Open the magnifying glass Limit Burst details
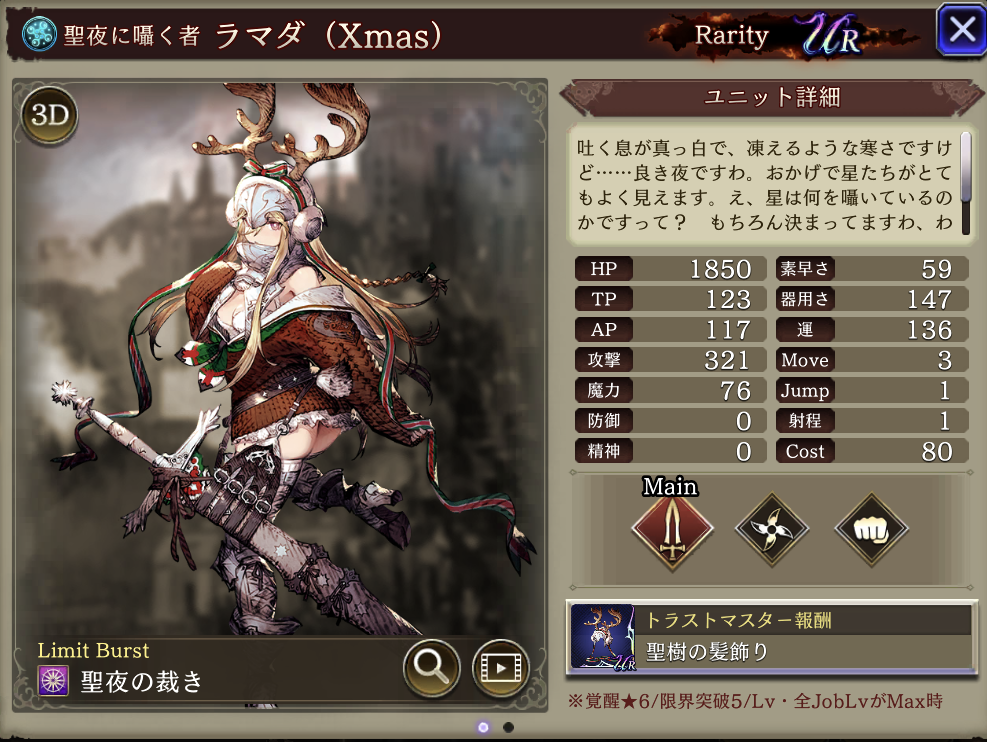 point(432,668)
